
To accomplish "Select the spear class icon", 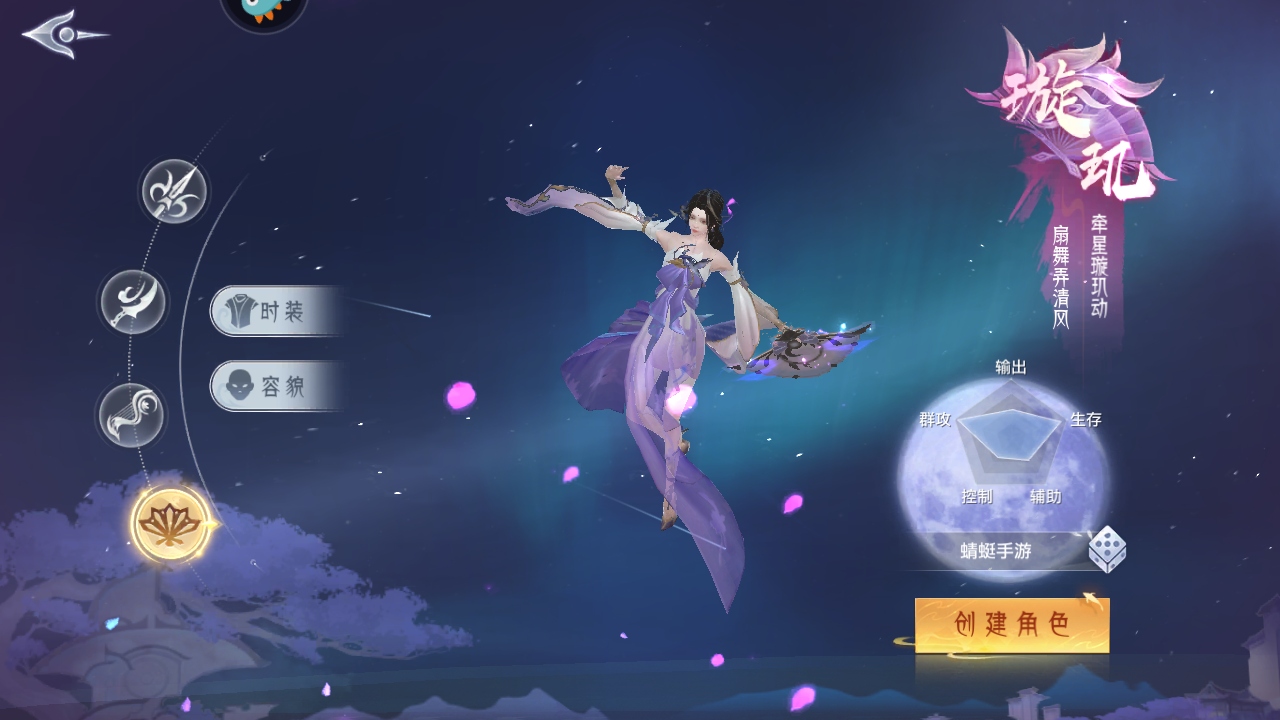I will coord(174,191).
